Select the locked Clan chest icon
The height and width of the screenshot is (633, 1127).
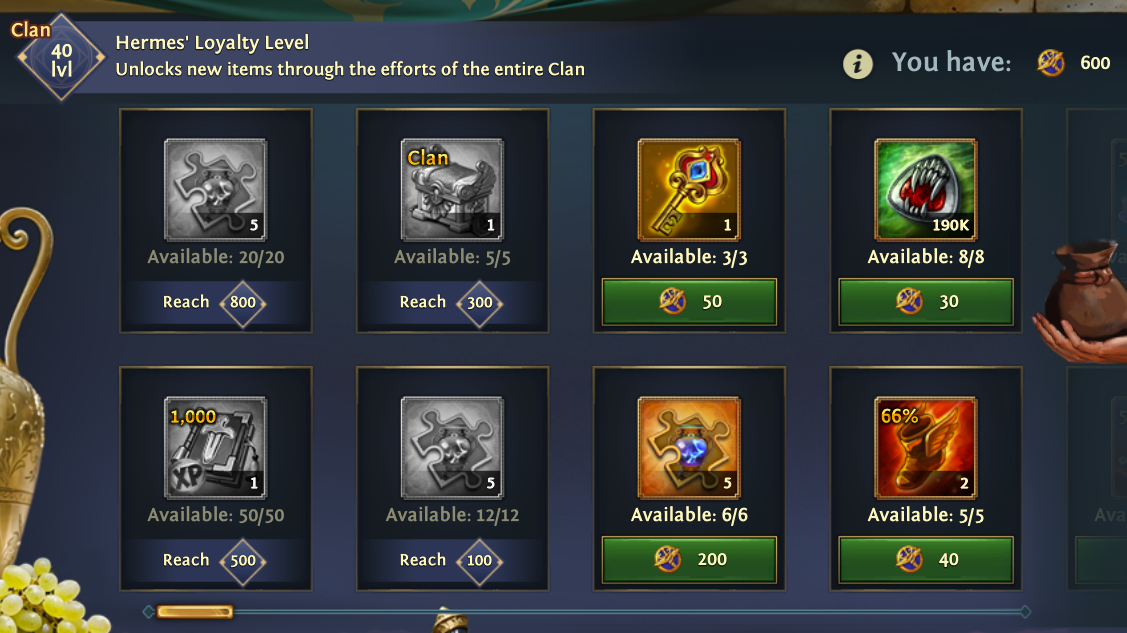(x=452, y=190)
